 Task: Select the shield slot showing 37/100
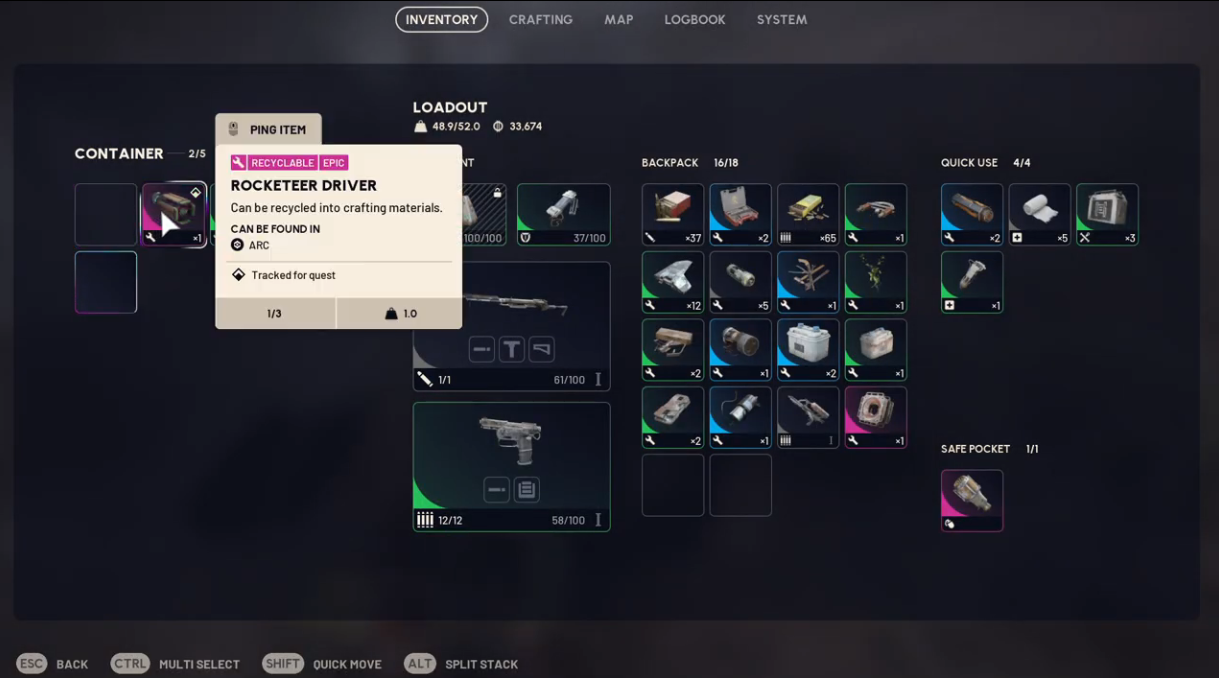tap(563, 214)
